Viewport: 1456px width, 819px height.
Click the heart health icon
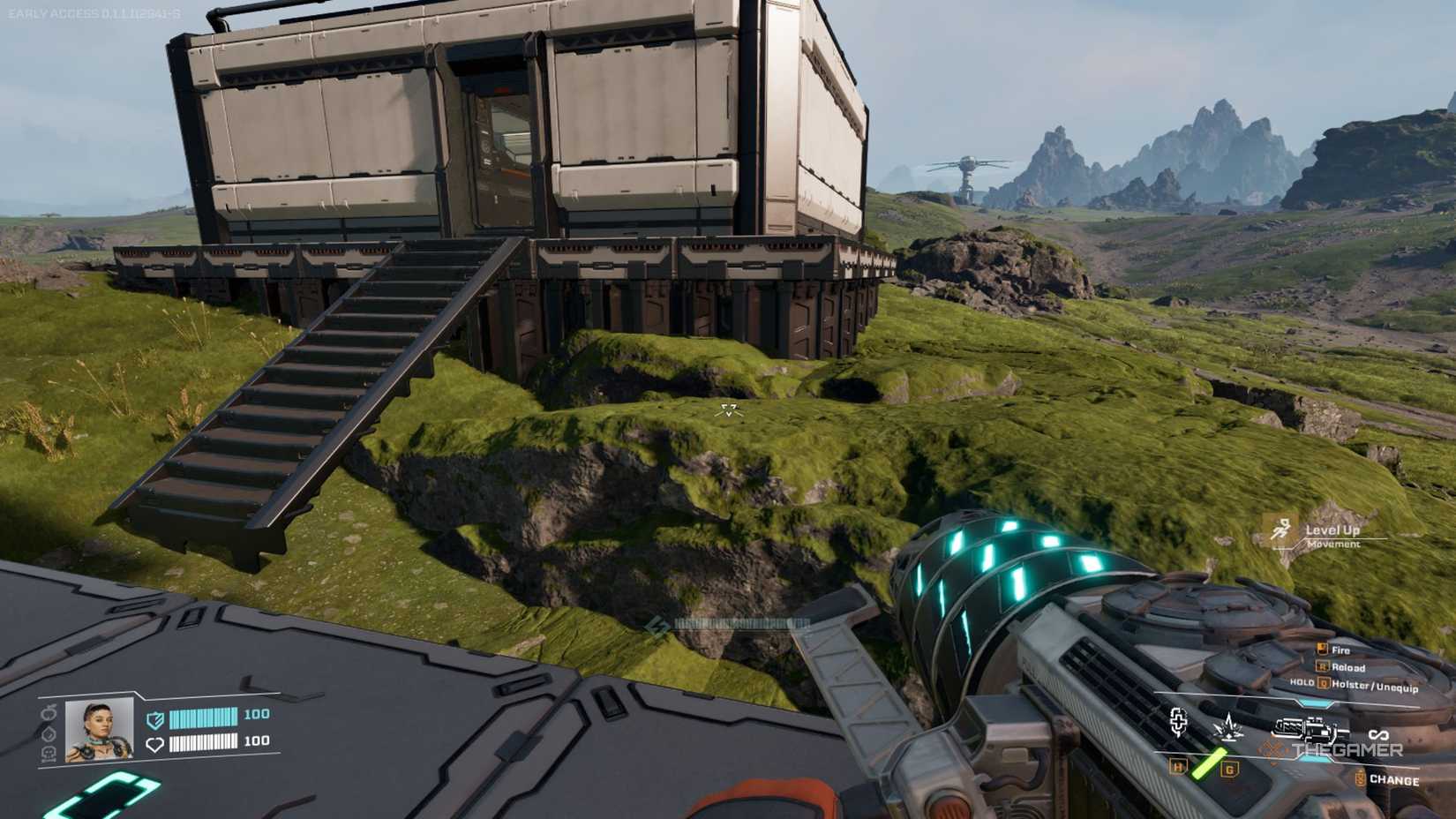coord(155,744)
